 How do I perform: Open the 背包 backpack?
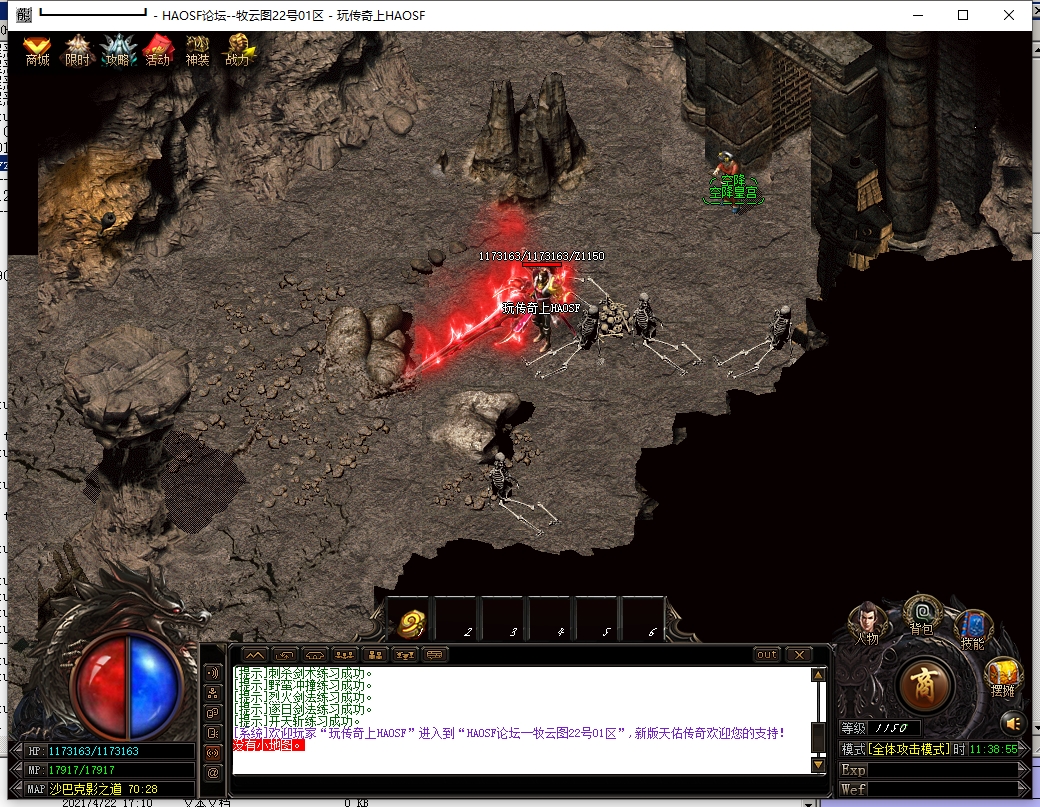(922, 612)
